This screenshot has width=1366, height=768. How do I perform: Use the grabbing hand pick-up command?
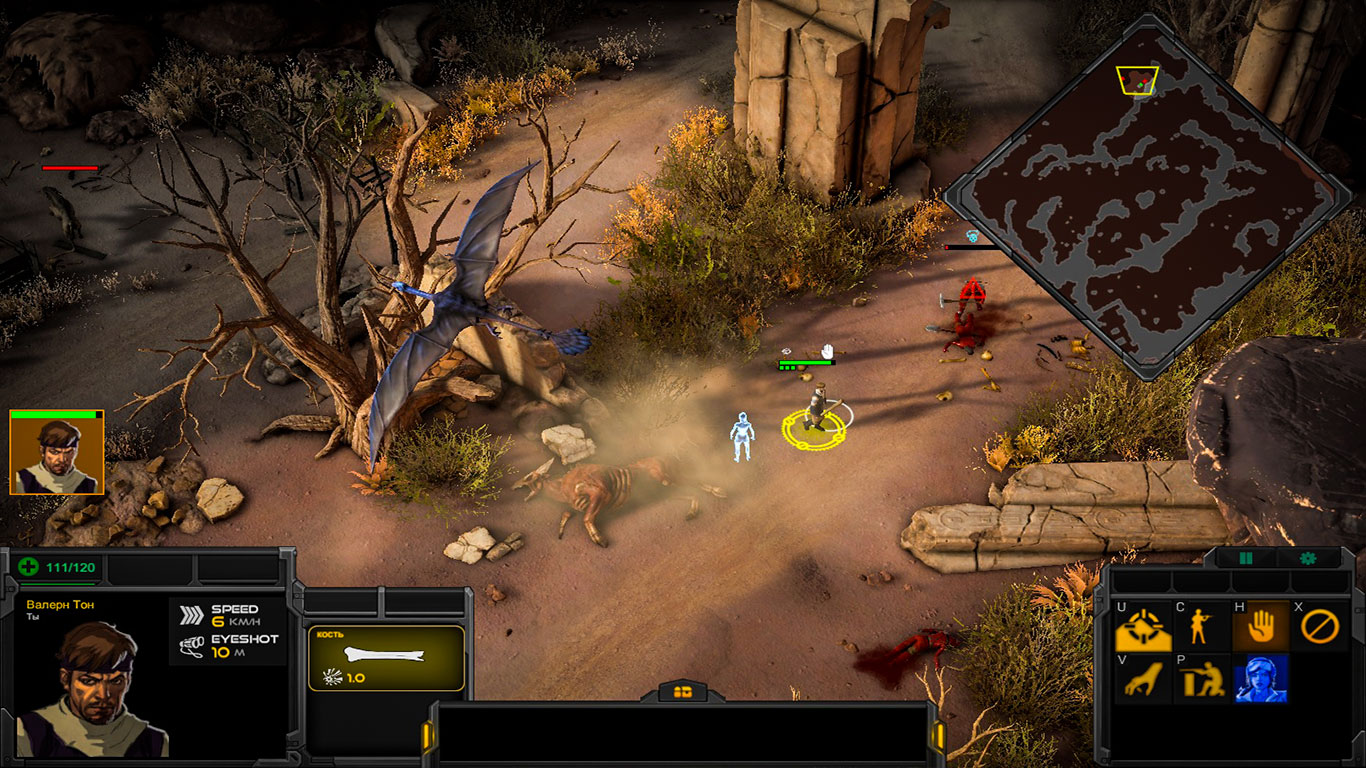click(1143, 680)
